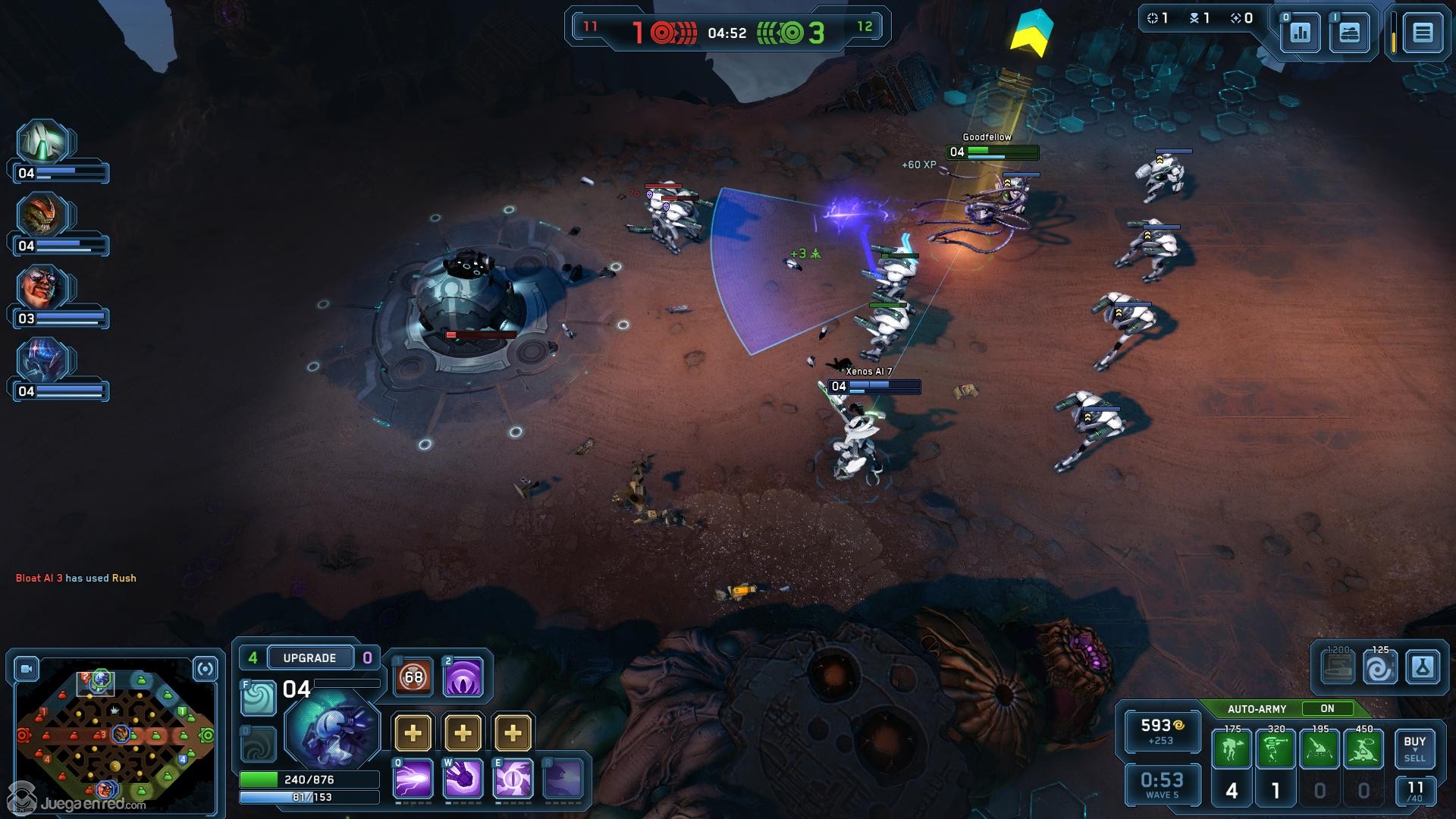Viewport: 1456px width, 819px height.
Task: Select the red-bearded teammate portrait
Action: (x=42, y=288)
